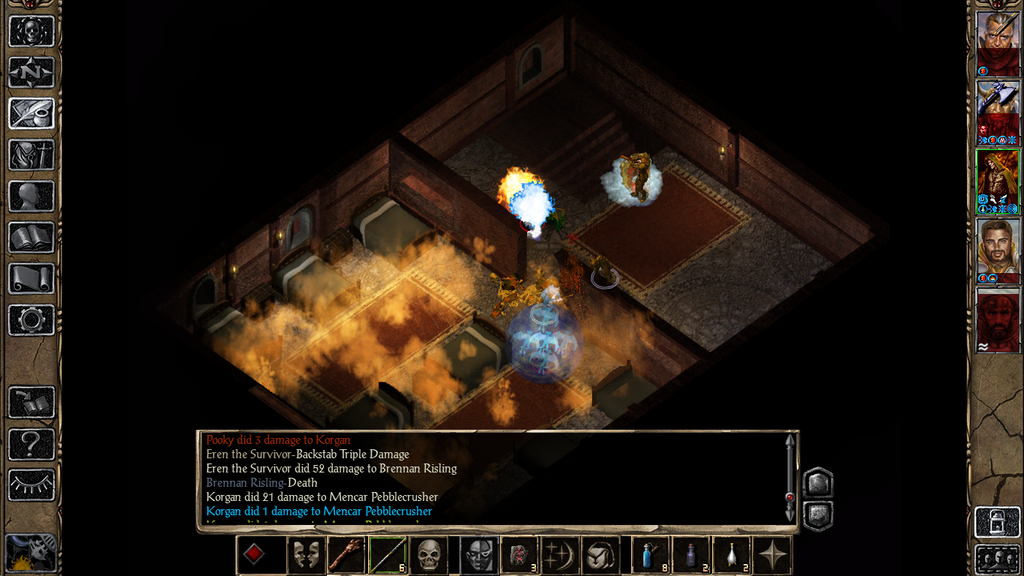The width and height of the screenshot is (1024, 576).
Task: Activate the skull icon in the action bar
Action: (429, 555)
